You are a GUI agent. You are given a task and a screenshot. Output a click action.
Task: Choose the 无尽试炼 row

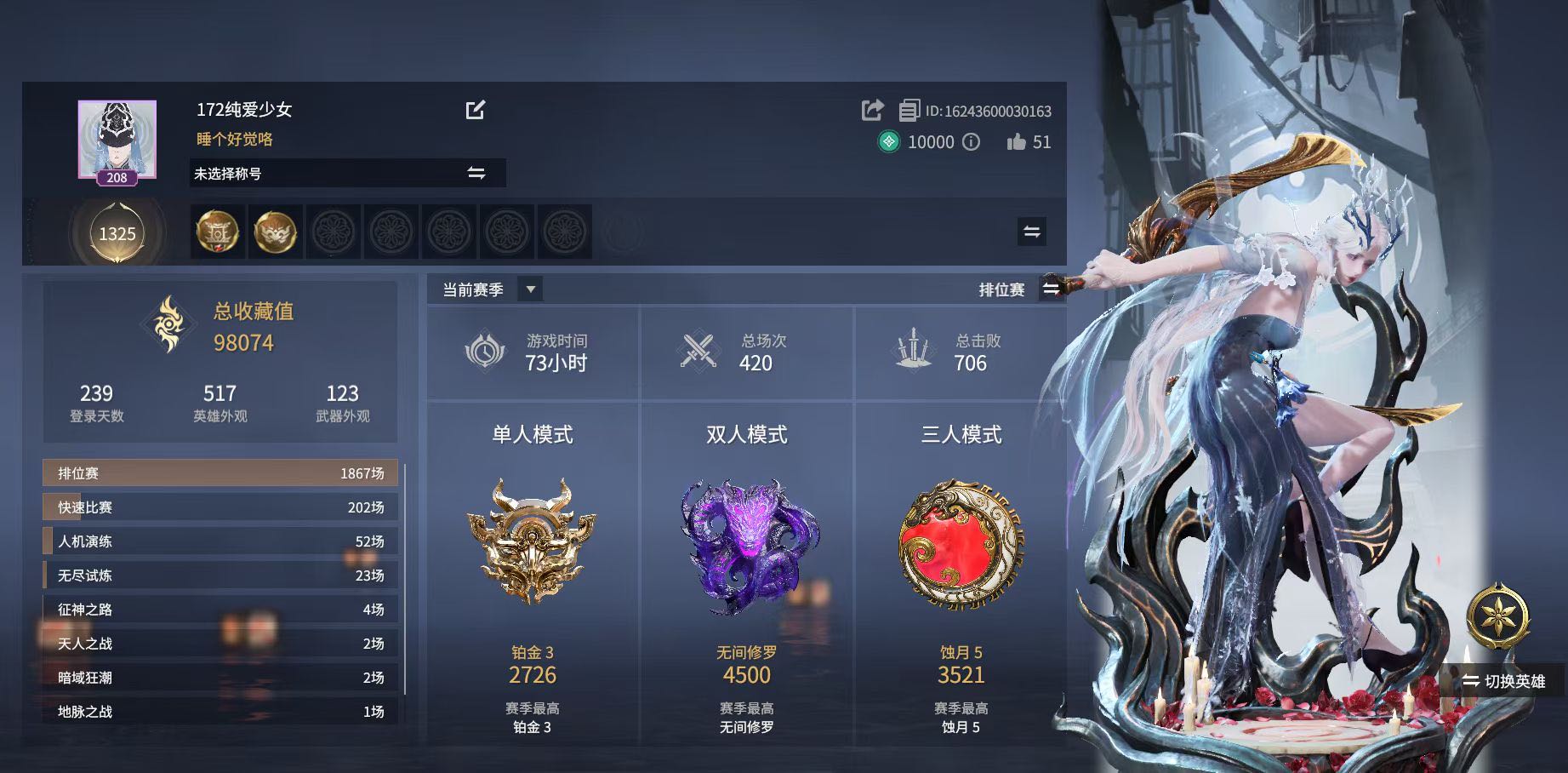pos(220,575)
